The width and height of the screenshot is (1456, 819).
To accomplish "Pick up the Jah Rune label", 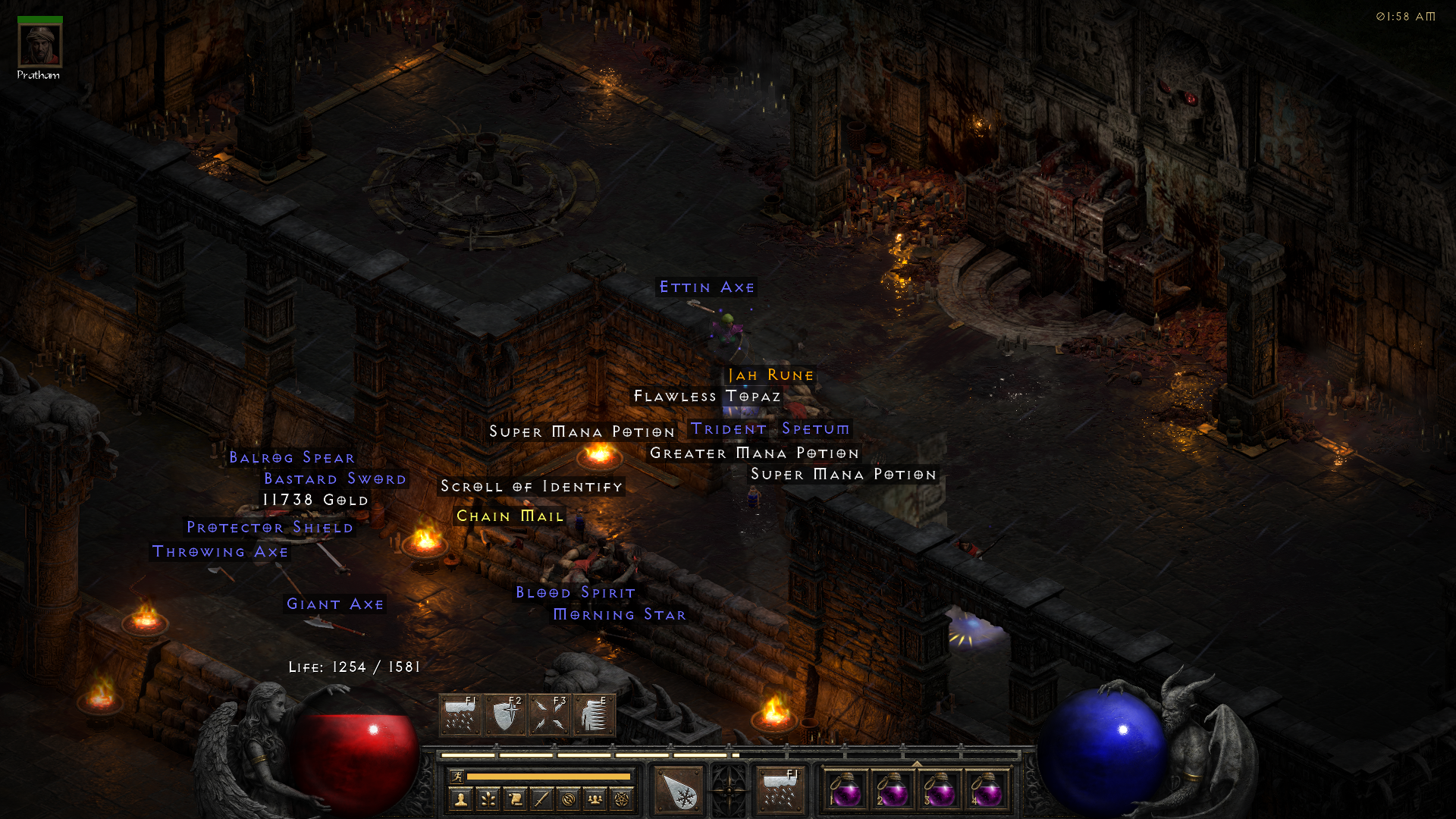I will 770,375.
